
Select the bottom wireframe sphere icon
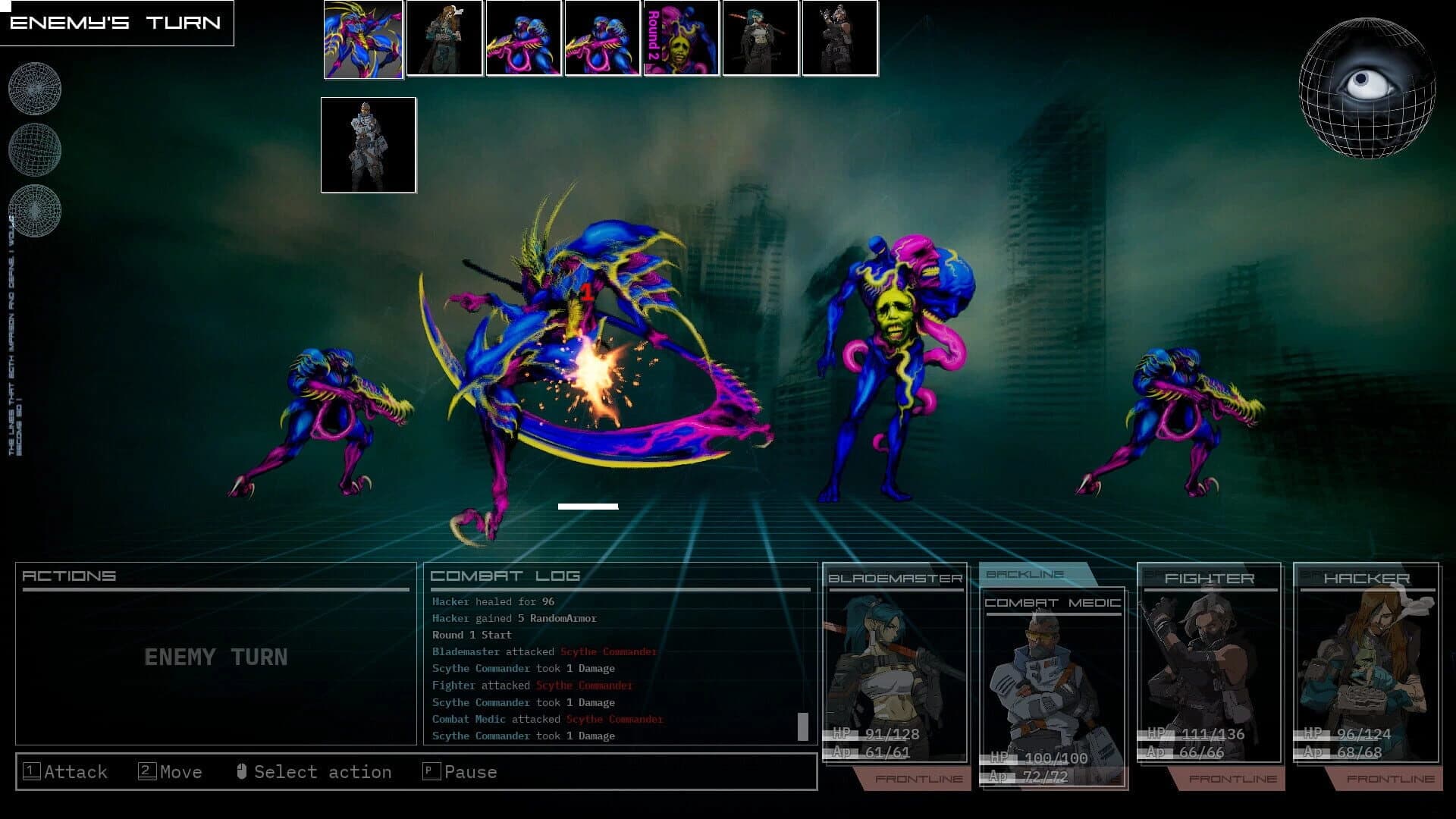click(34, 211)
